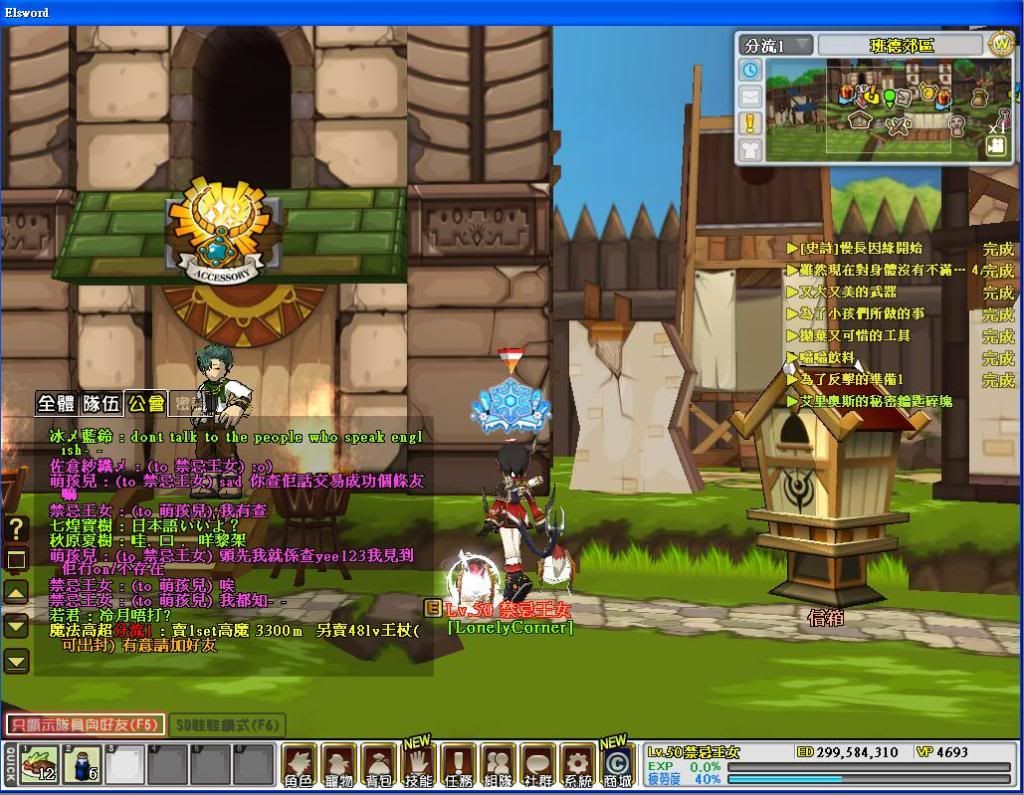
Task: Toggle 只顯示隊員與好友 (F5) filter
Action: pyautogui.click(x=84, y=724)
